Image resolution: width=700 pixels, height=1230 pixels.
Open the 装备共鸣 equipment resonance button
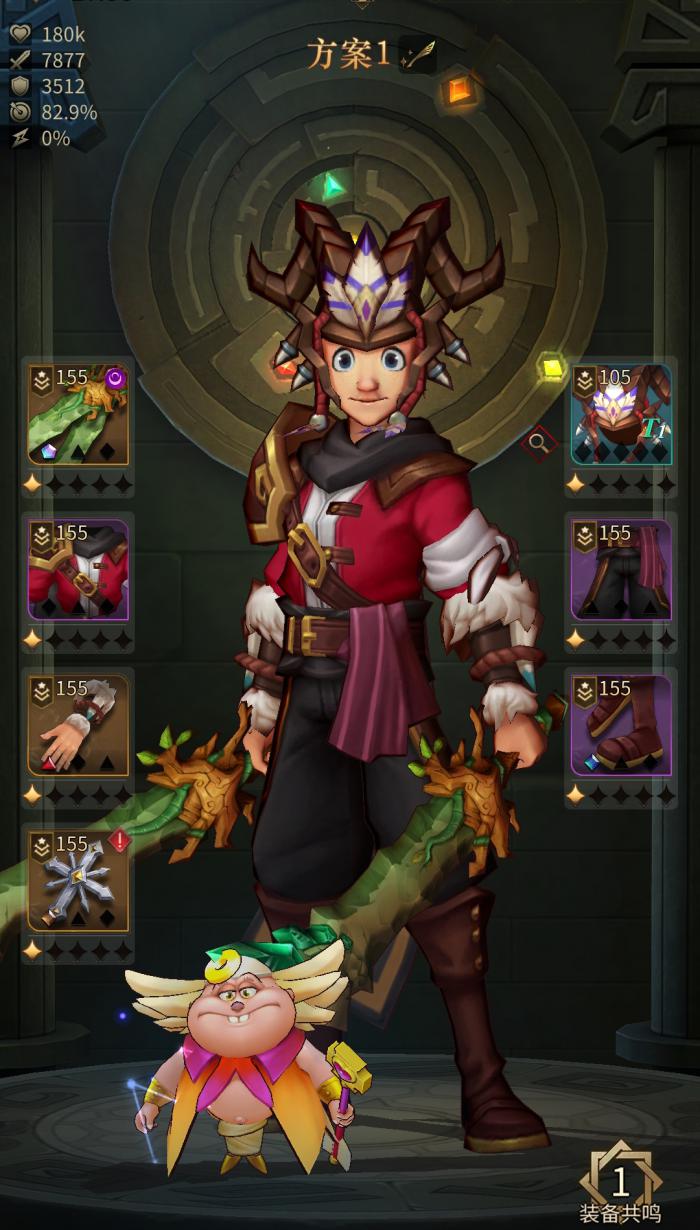620,1187
